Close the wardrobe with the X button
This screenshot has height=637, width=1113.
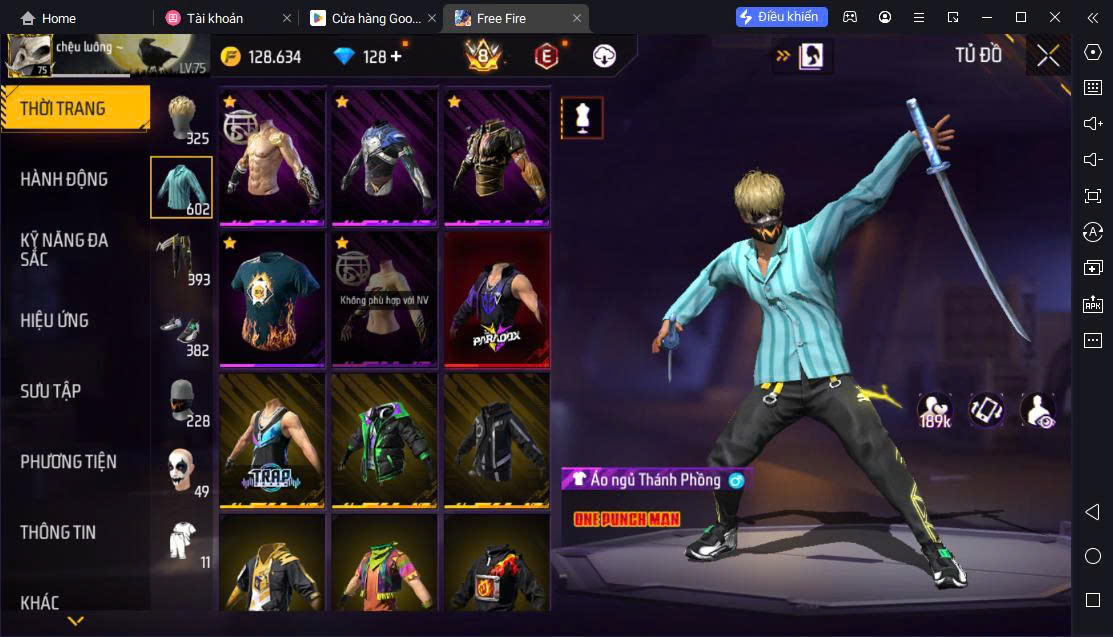click(1047, 56)
